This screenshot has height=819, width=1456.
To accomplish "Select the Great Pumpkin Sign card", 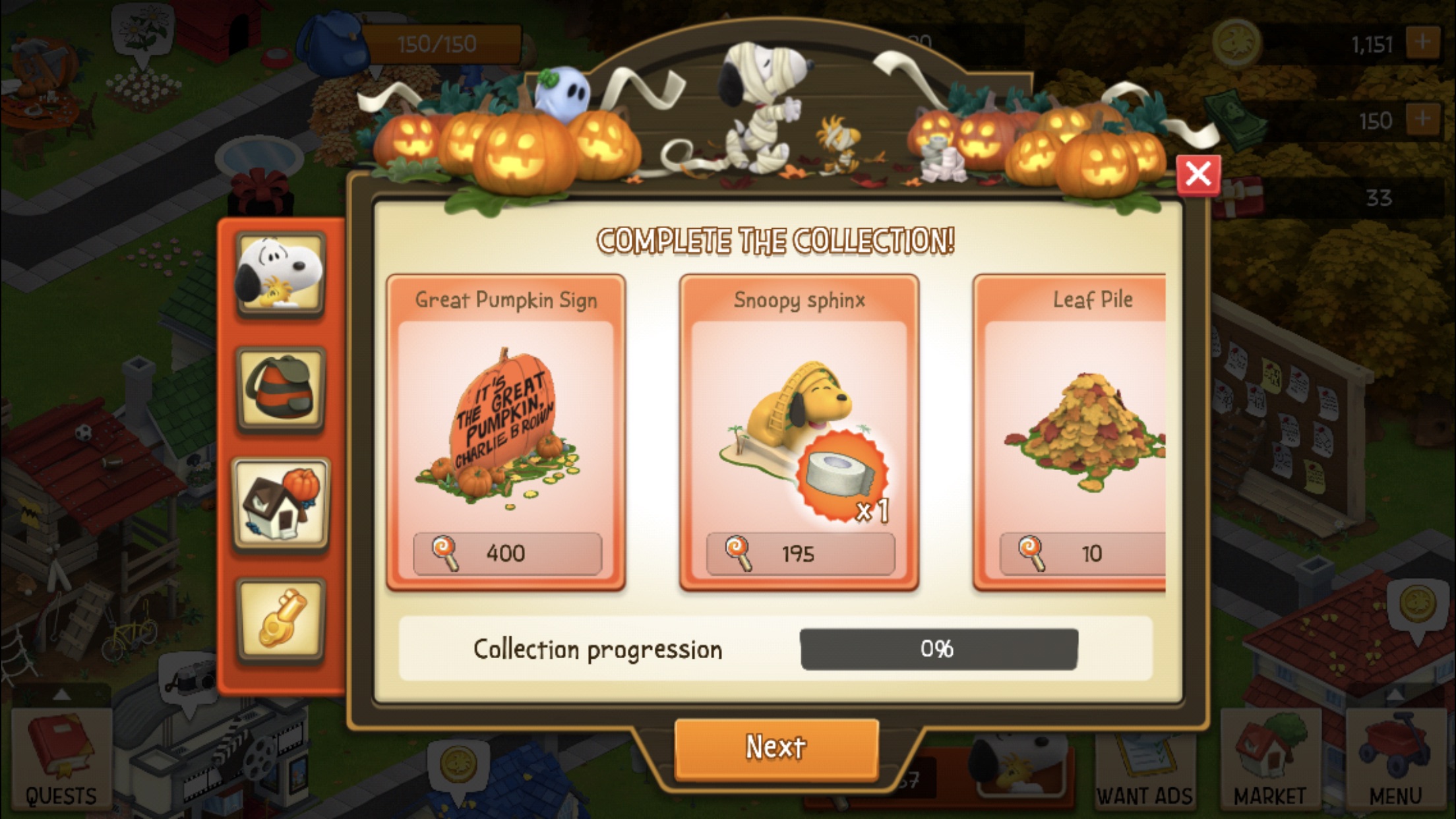I will pyautogui.click(x=506, y=432).
